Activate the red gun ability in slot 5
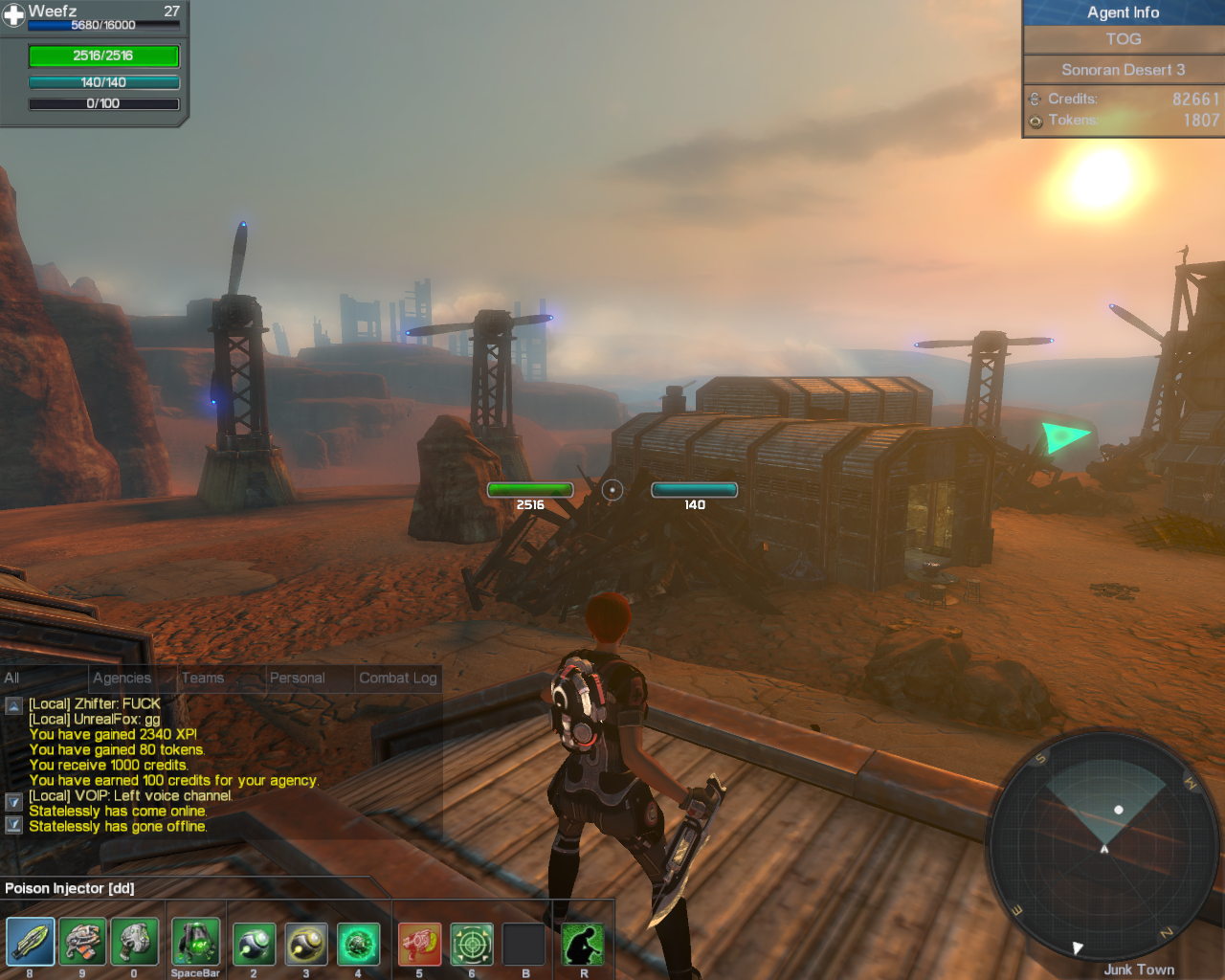This screenshot has width=1225, height=980. tap(419, 945)
